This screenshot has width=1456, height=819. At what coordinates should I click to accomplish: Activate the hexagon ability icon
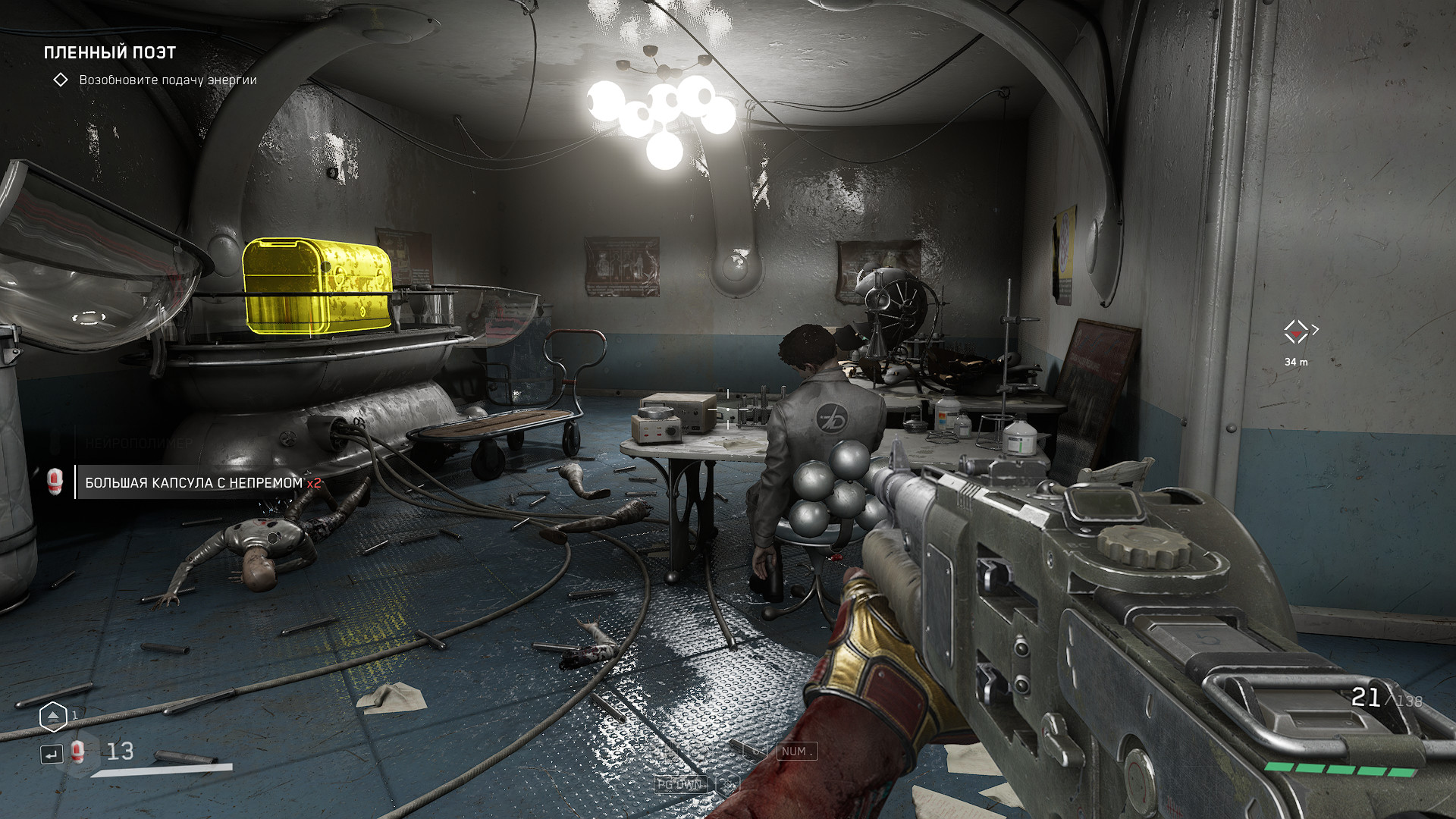click(53, 716)
